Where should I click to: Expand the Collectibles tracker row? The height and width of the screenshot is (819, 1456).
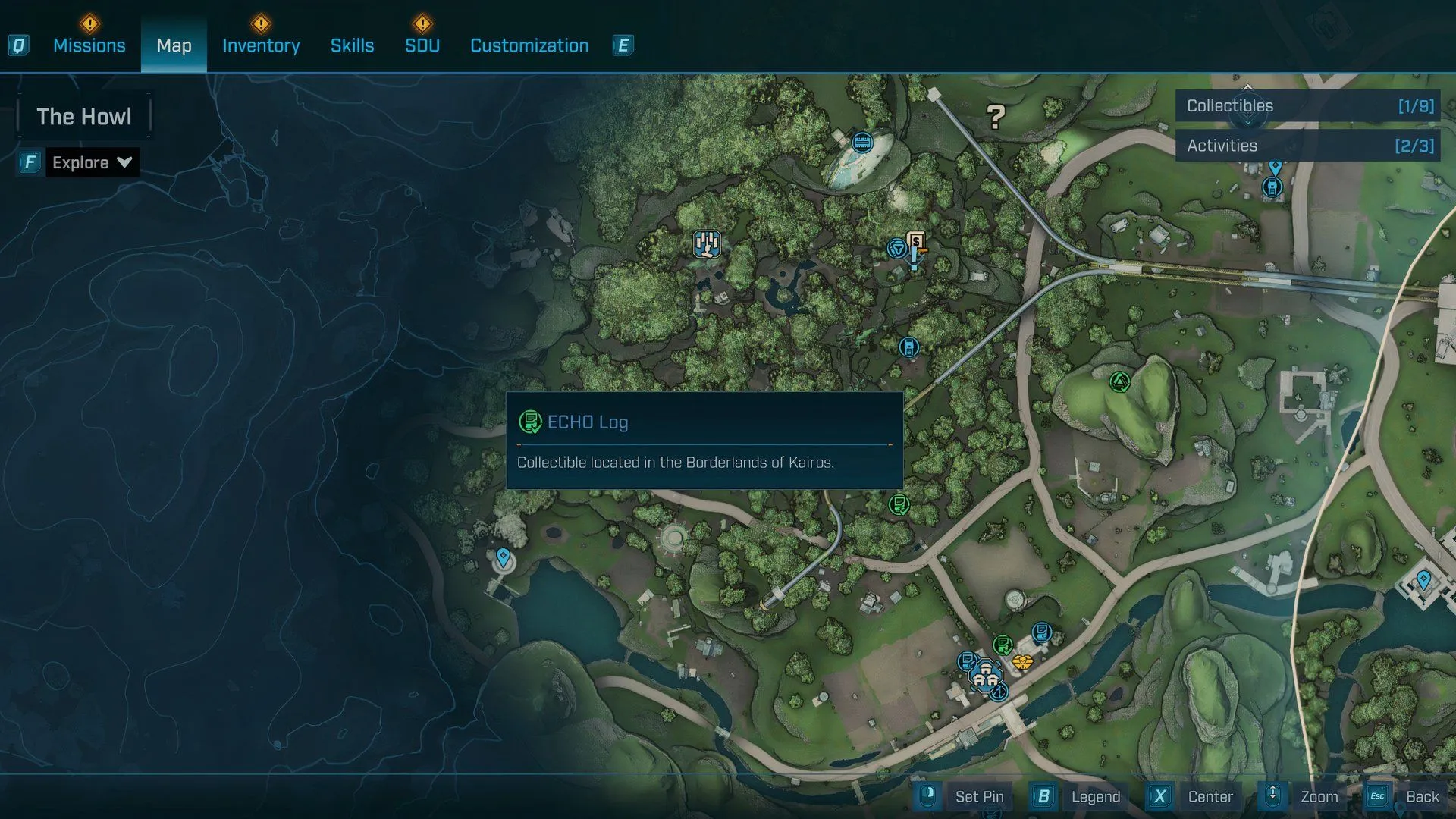coord(1309,106)
